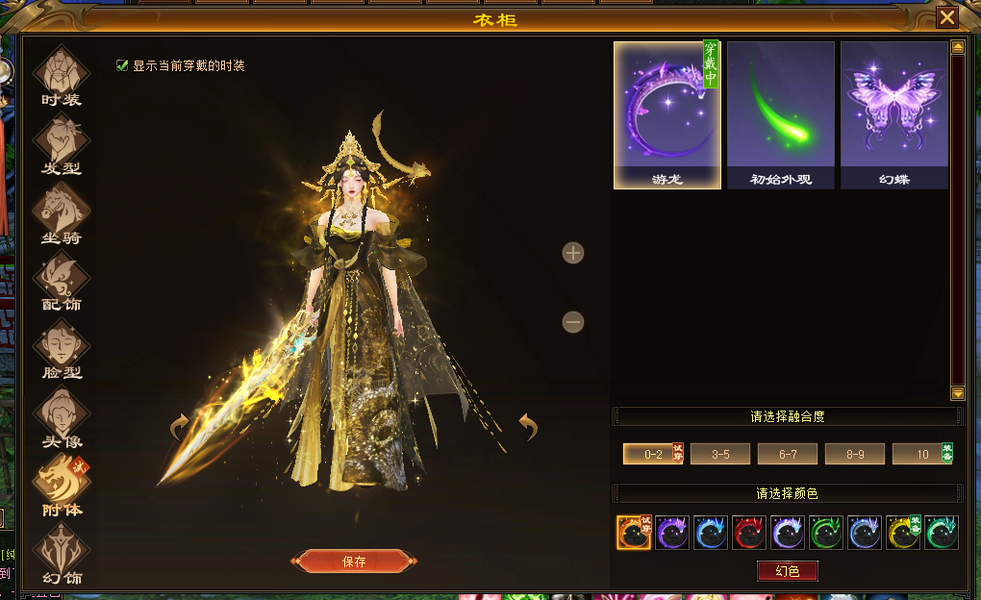Open the 配饰 accessories tab
The height and width of the screenshot is (600, 981).
62,282
